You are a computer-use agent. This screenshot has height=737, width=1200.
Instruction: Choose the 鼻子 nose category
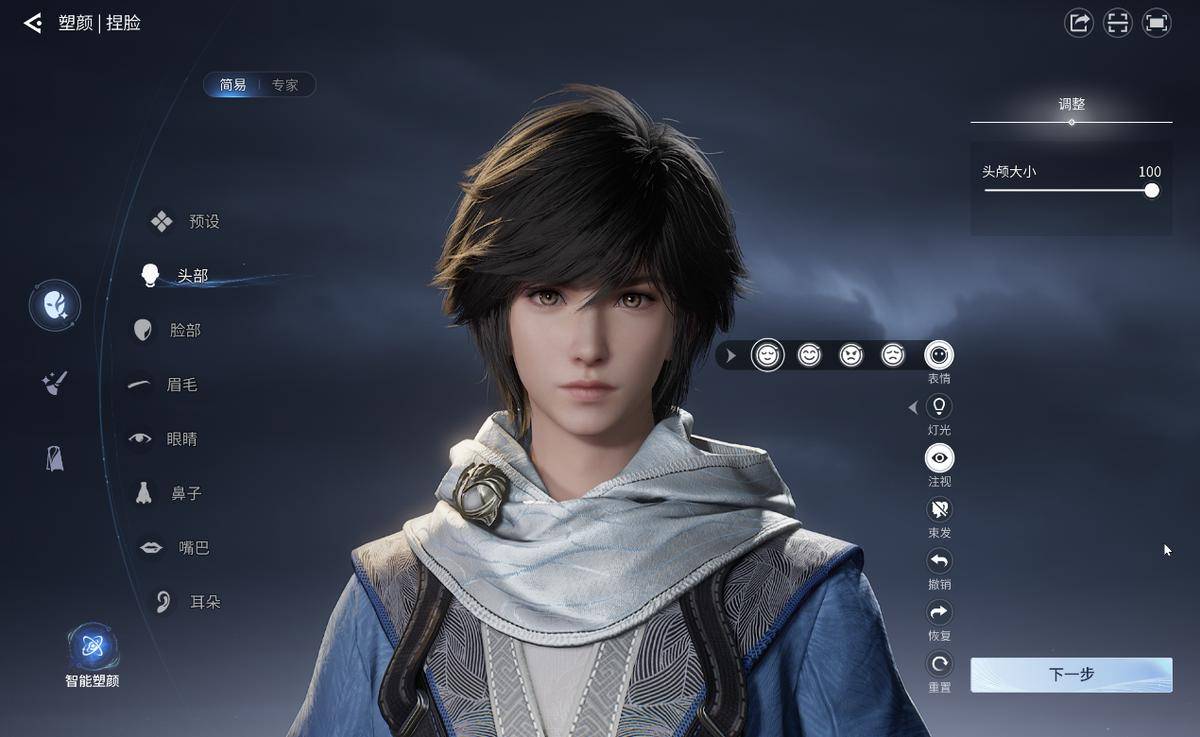pyautogui.click(x=170, y=493)
